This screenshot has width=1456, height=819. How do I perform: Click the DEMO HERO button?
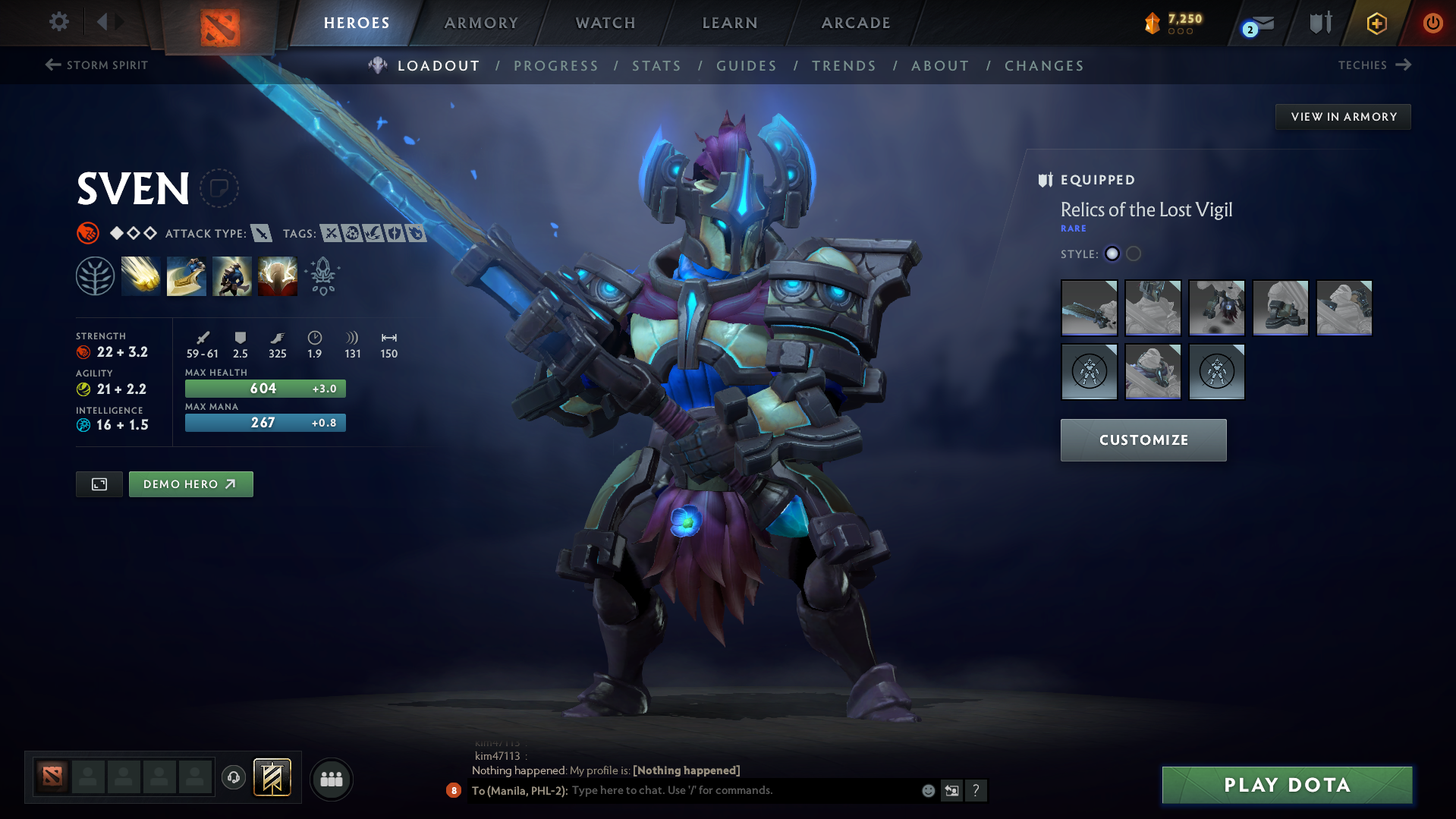tap(190, 484)
